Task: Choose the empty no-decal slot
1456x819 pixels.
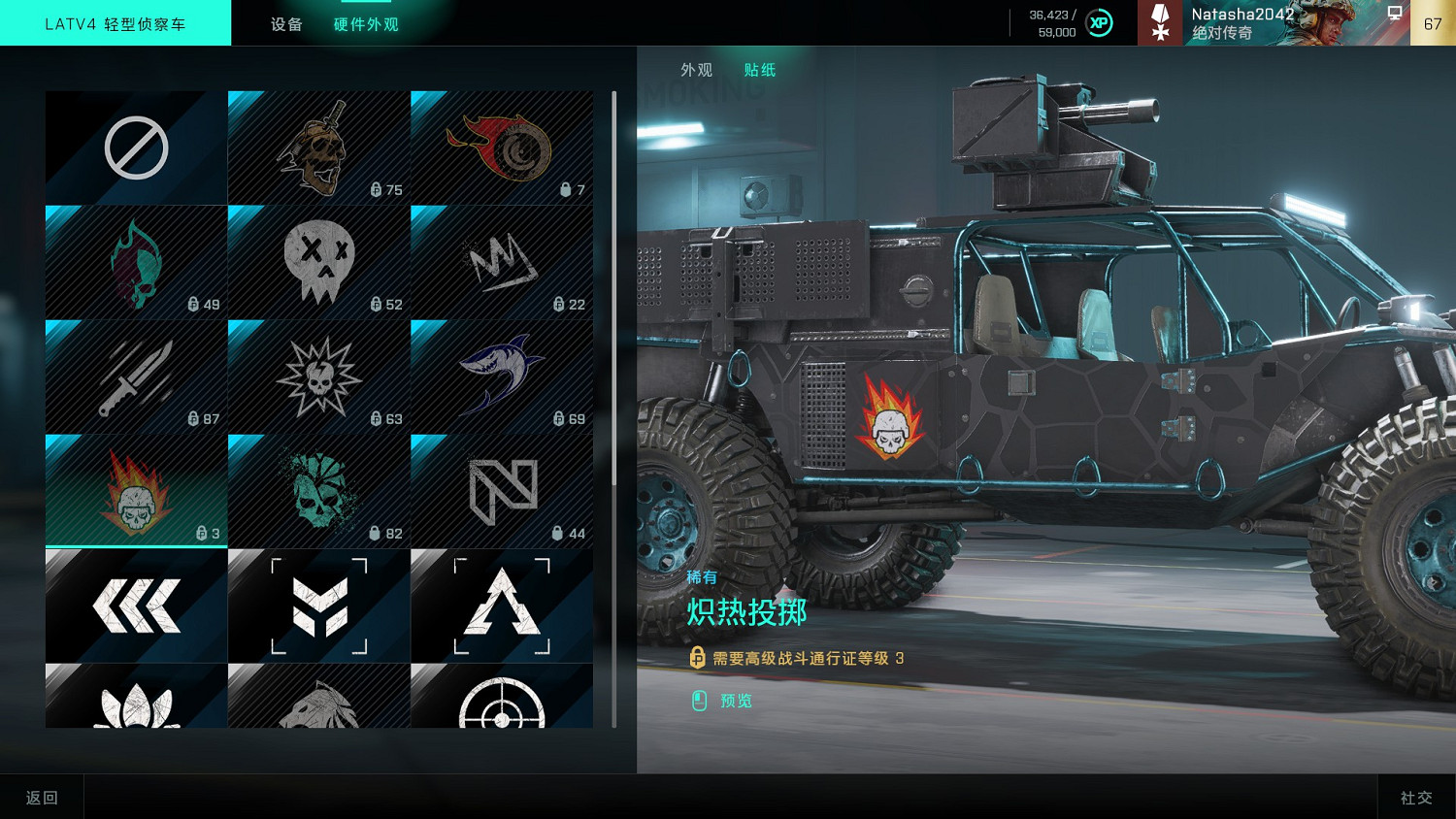Action: click(136, 147)
